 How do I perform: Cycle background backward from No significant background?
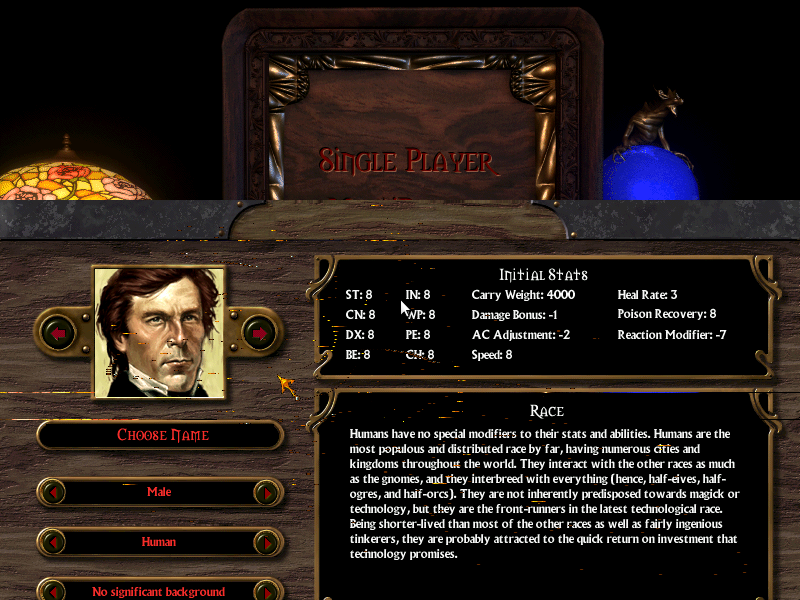pyautogui.click(x=52, y=591)
